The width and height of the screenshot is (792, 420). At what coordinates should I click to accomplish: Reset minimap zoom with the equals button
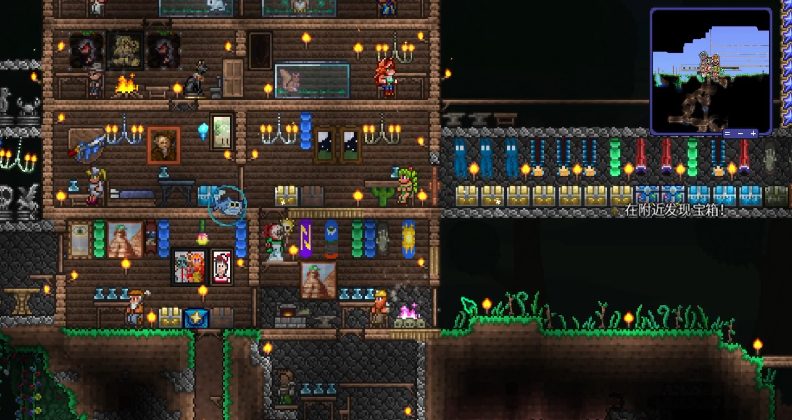coord(727,133)
